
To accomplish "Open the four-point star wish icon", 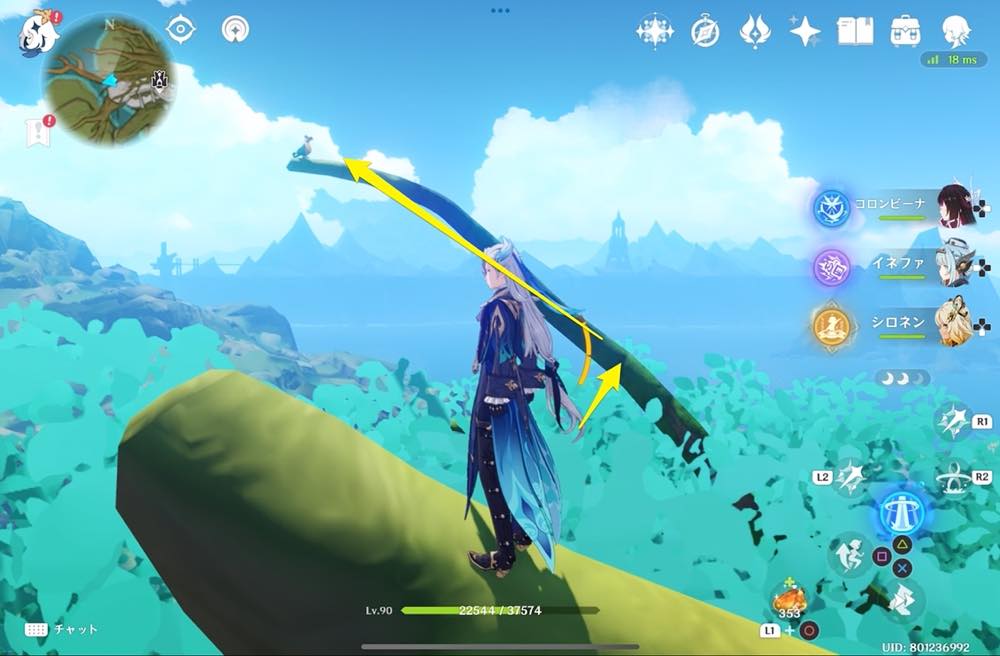I will (x=805, y=32).
